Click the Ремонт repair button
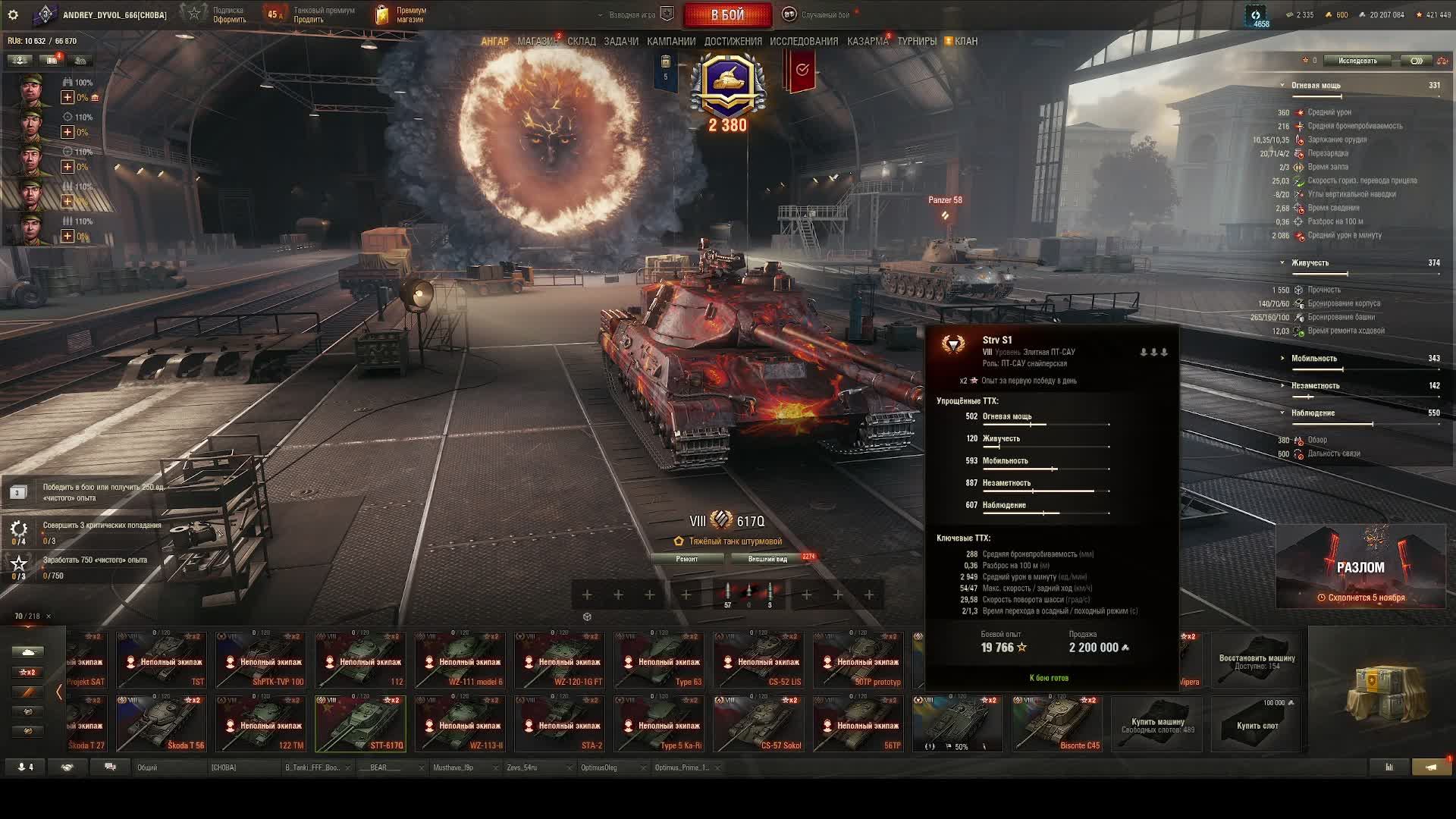The height and width of the screenshot is (819, 1456). (x=687, y=559)
